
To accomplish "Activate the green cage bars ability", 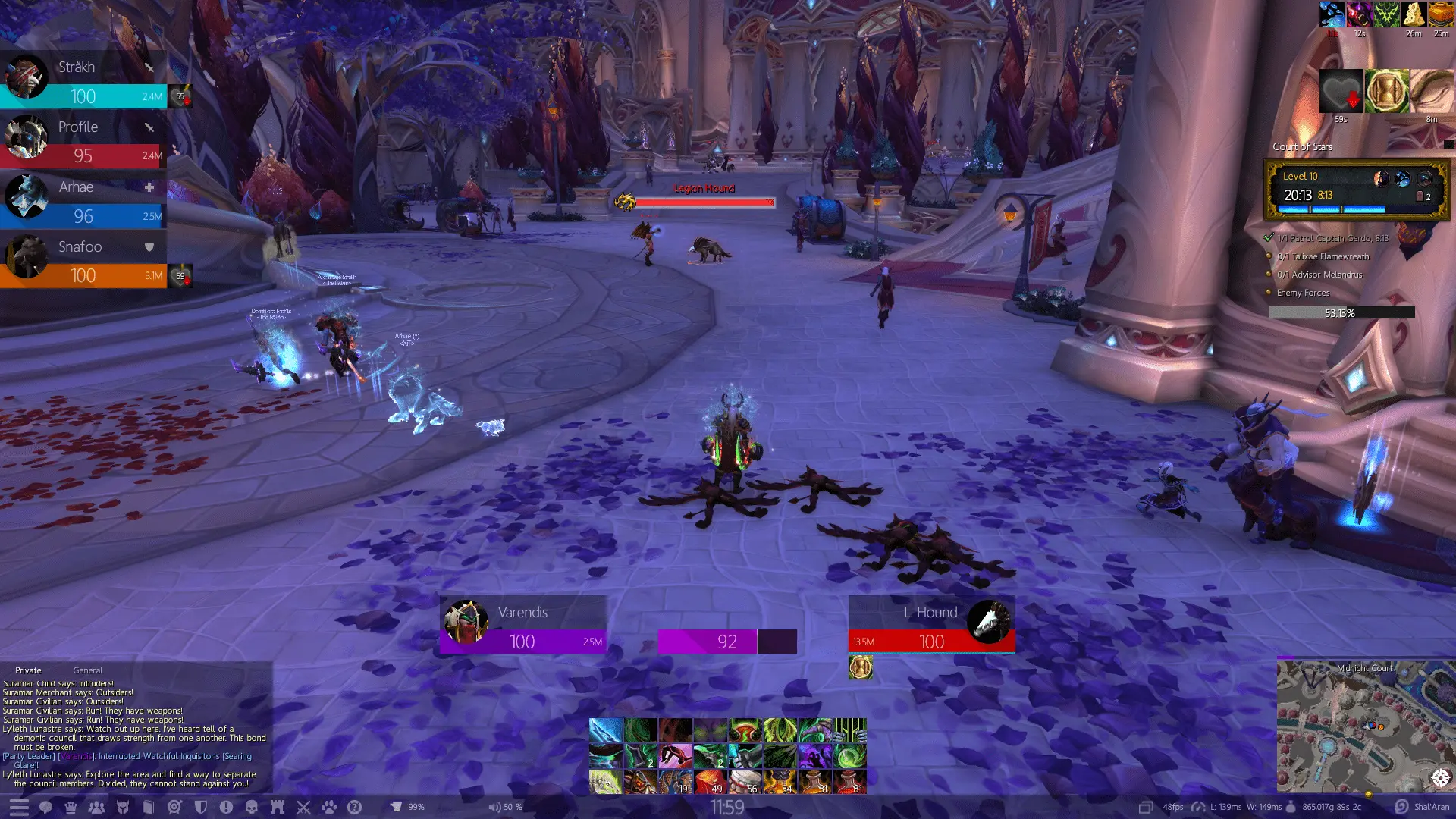I will (x=850, y=731).
